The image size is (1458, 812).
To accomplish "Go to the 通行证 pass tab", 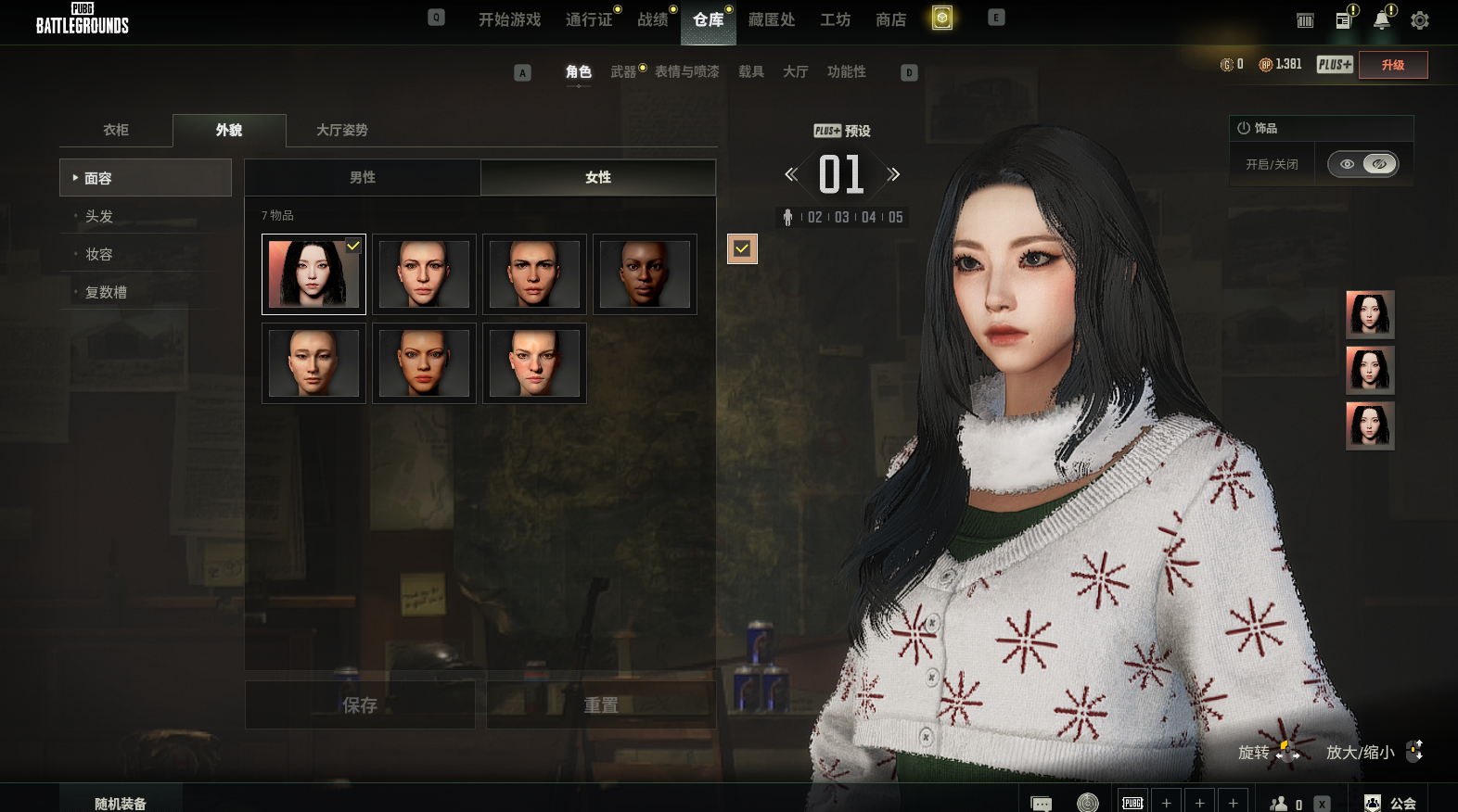I will point(589,19).
